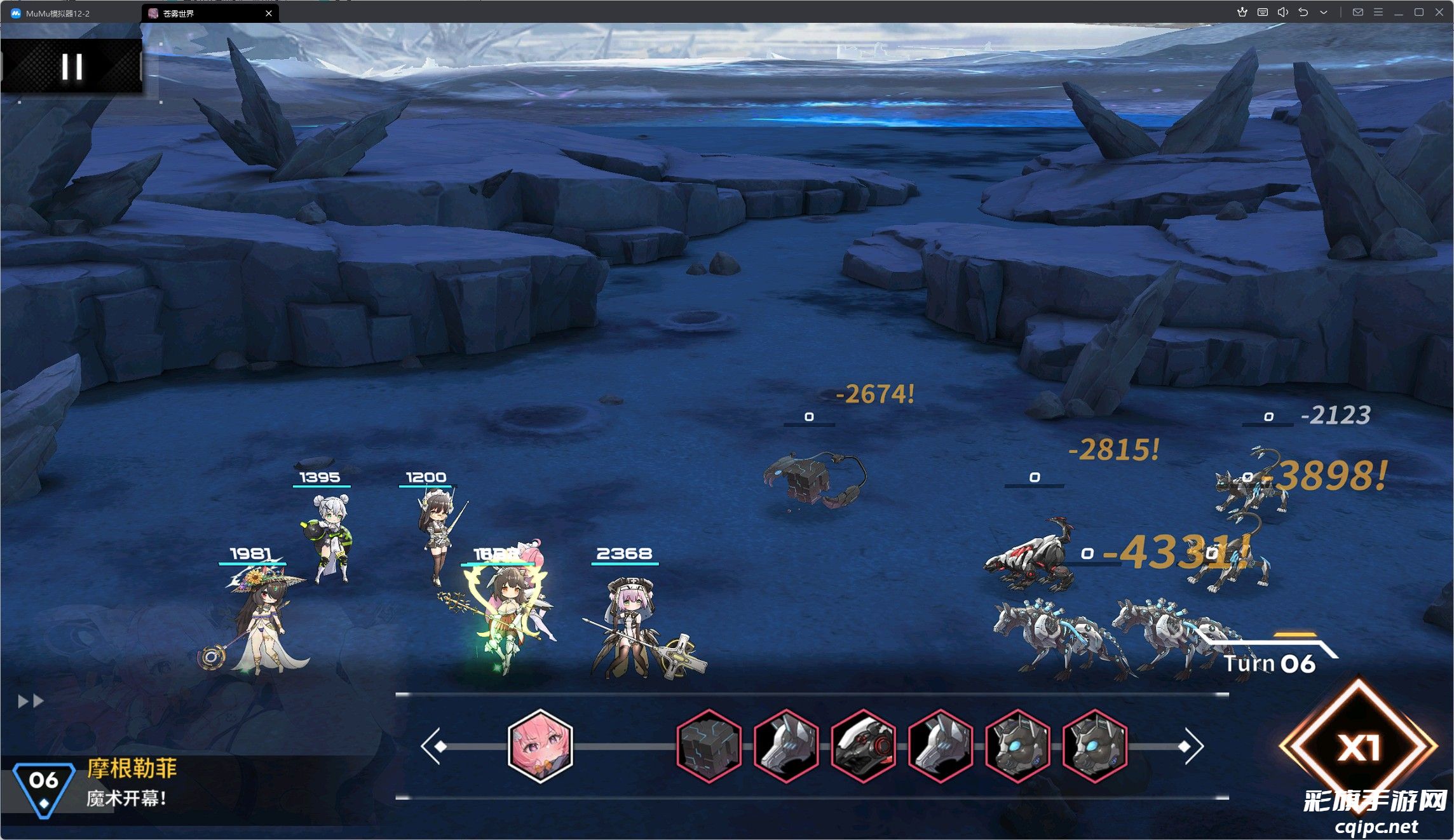This screenshot has width=1454, height=840.
Task: Activate the fast-forward double arrow
Action: [31, 701]
